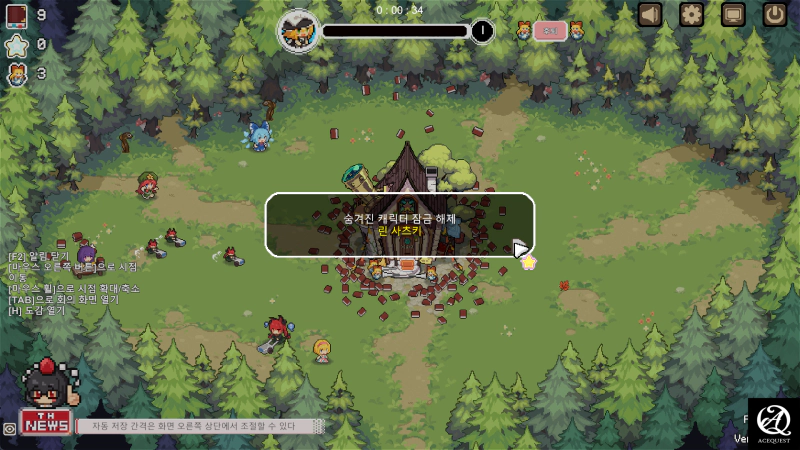Click the round level badge on the progress bar

point(482,31)
